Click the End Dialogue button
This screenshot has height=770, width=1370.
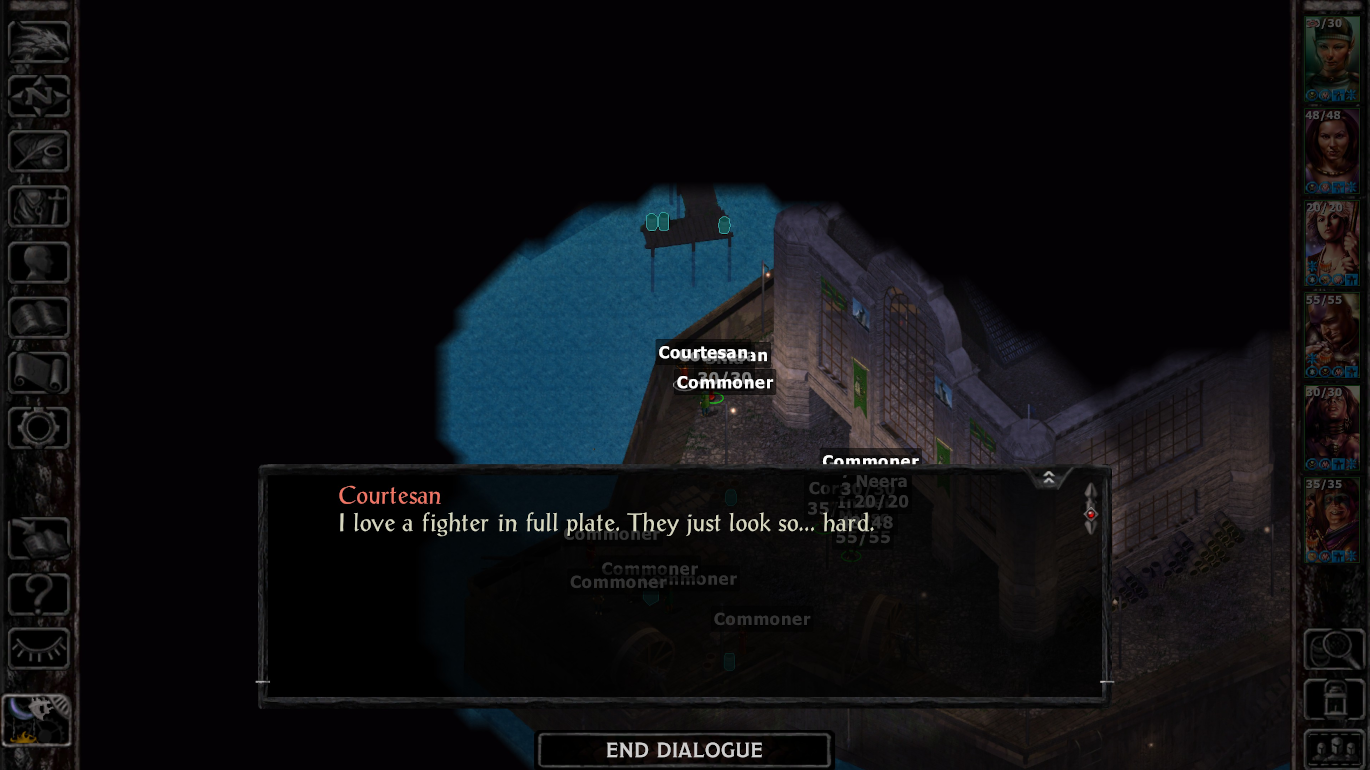[684, 750]
